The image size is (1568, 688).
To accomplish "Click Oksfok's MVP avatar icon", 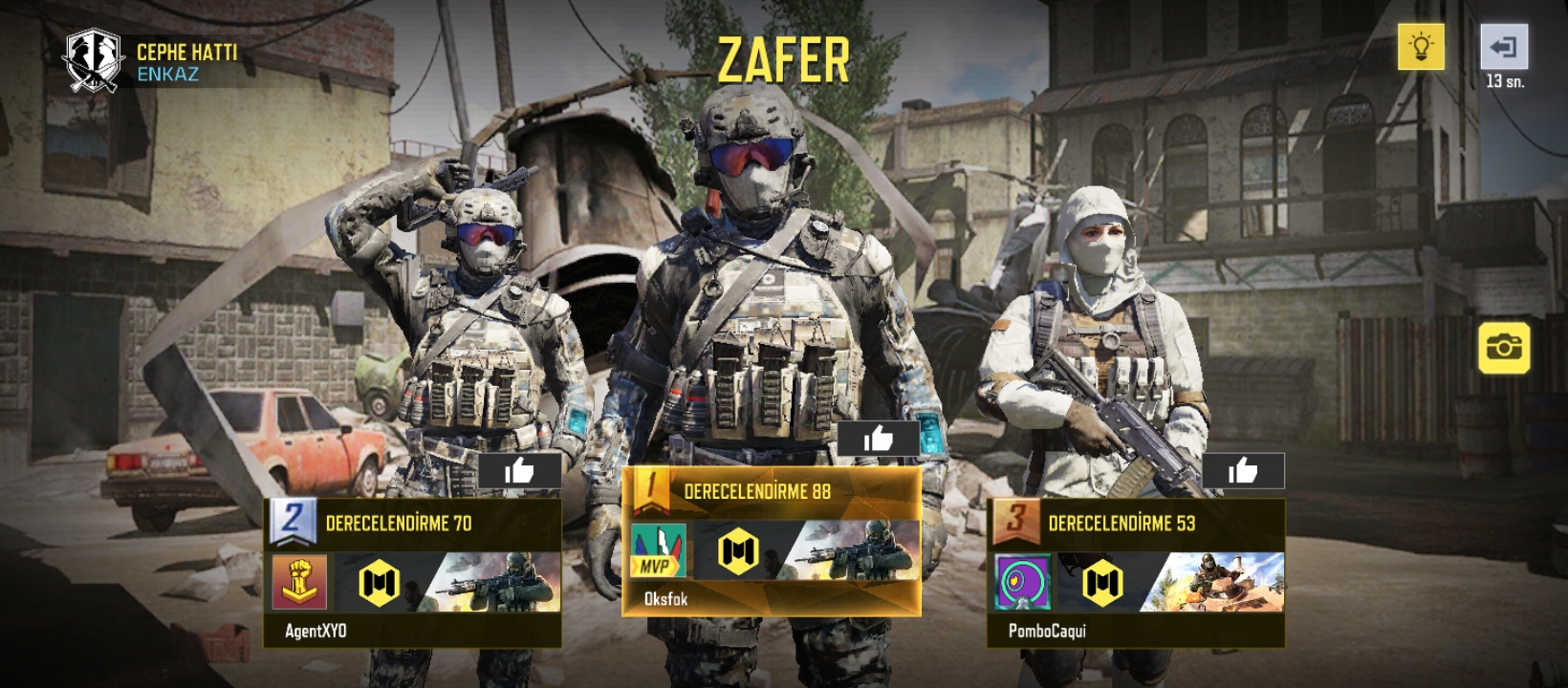I will (x=658, y=551).
